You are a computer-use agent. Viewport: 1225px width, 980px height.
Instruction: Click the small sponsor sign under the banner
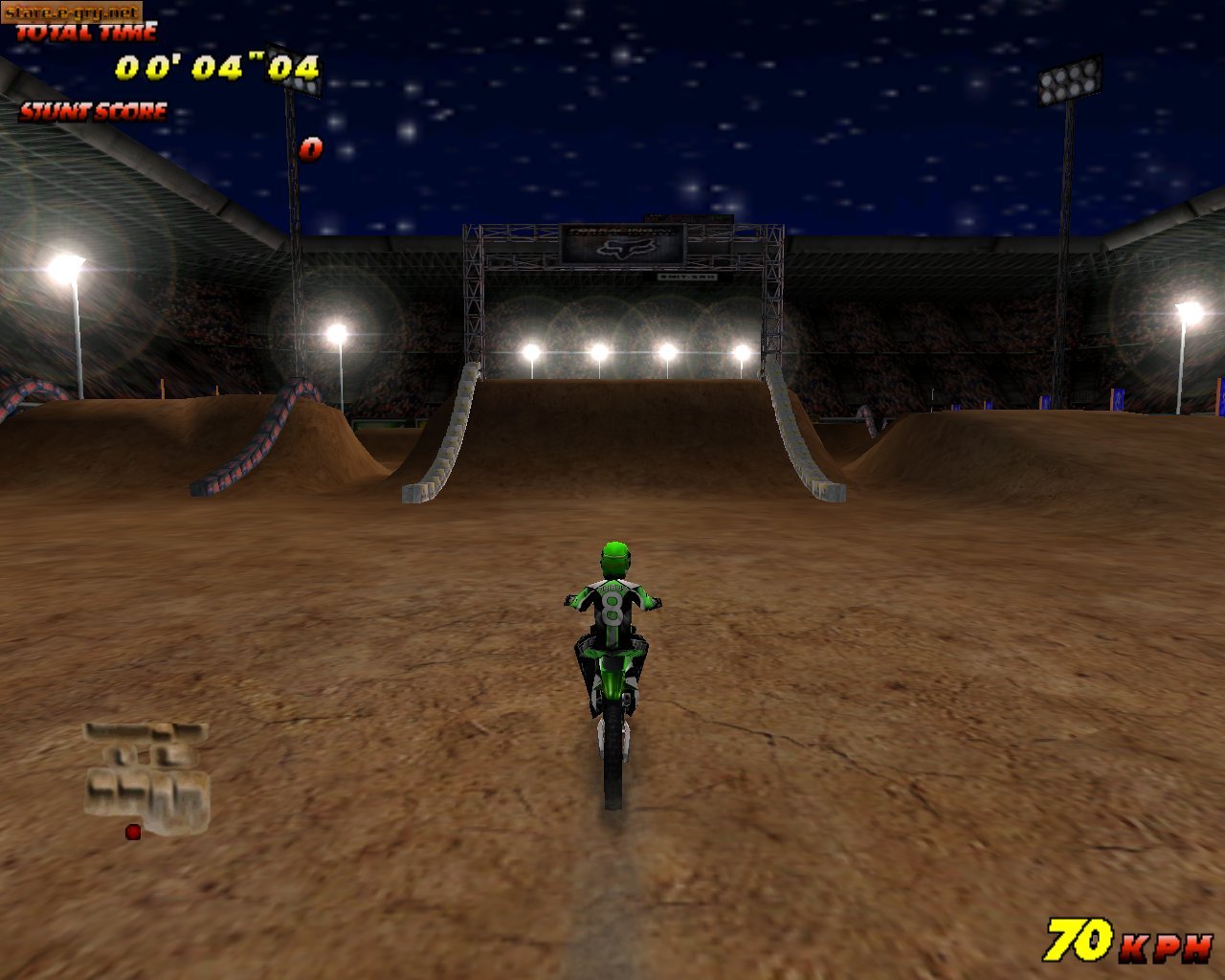pos(686,278)
